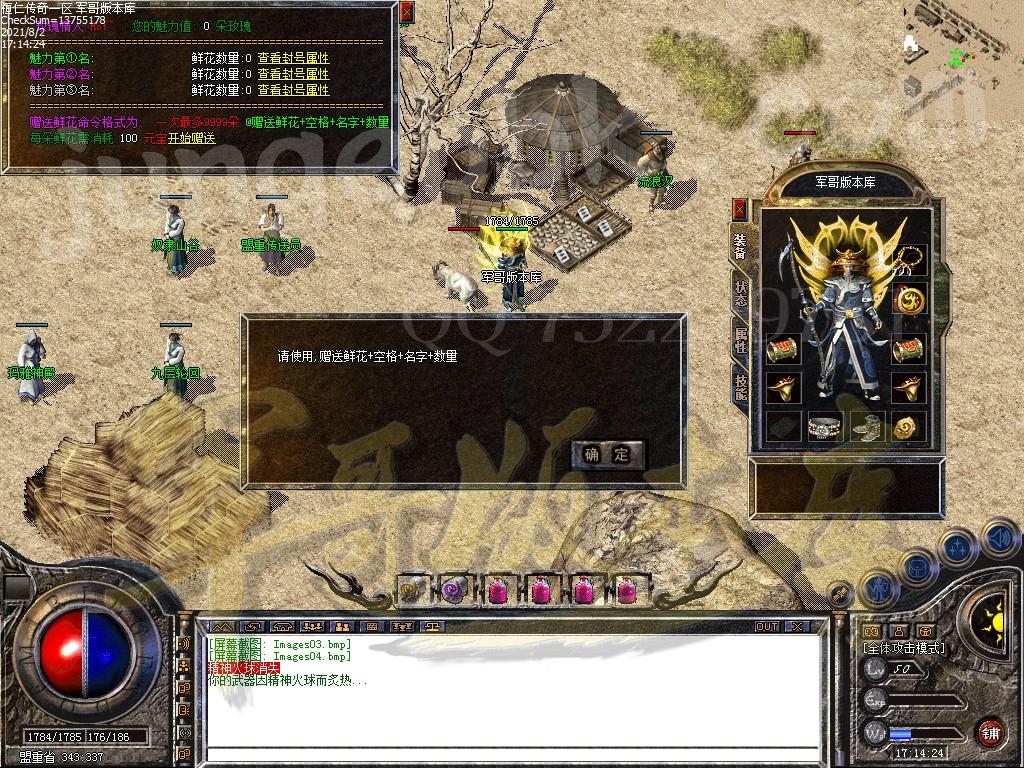Select the equipped boots slot
The height and width of the screenshot is (768, 1024).
pyautogui.click(x=867, y=426)
